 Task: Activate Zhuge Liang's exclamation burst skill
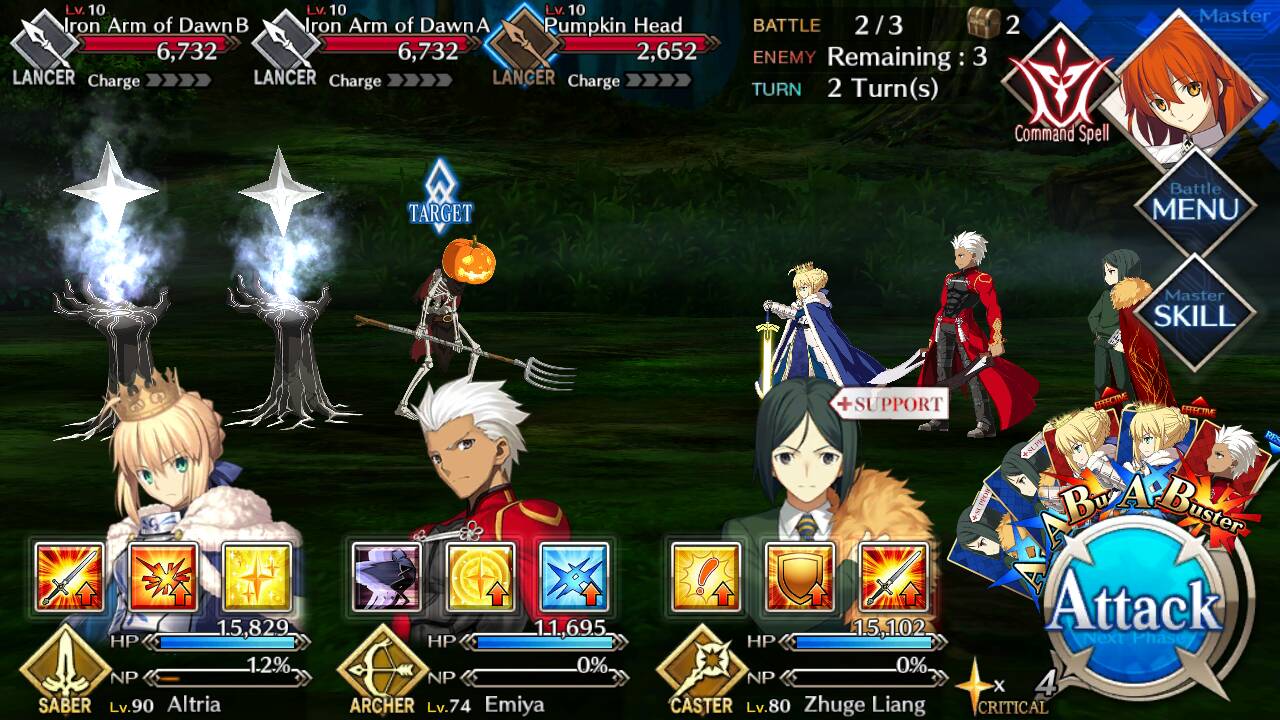point(705,577)
